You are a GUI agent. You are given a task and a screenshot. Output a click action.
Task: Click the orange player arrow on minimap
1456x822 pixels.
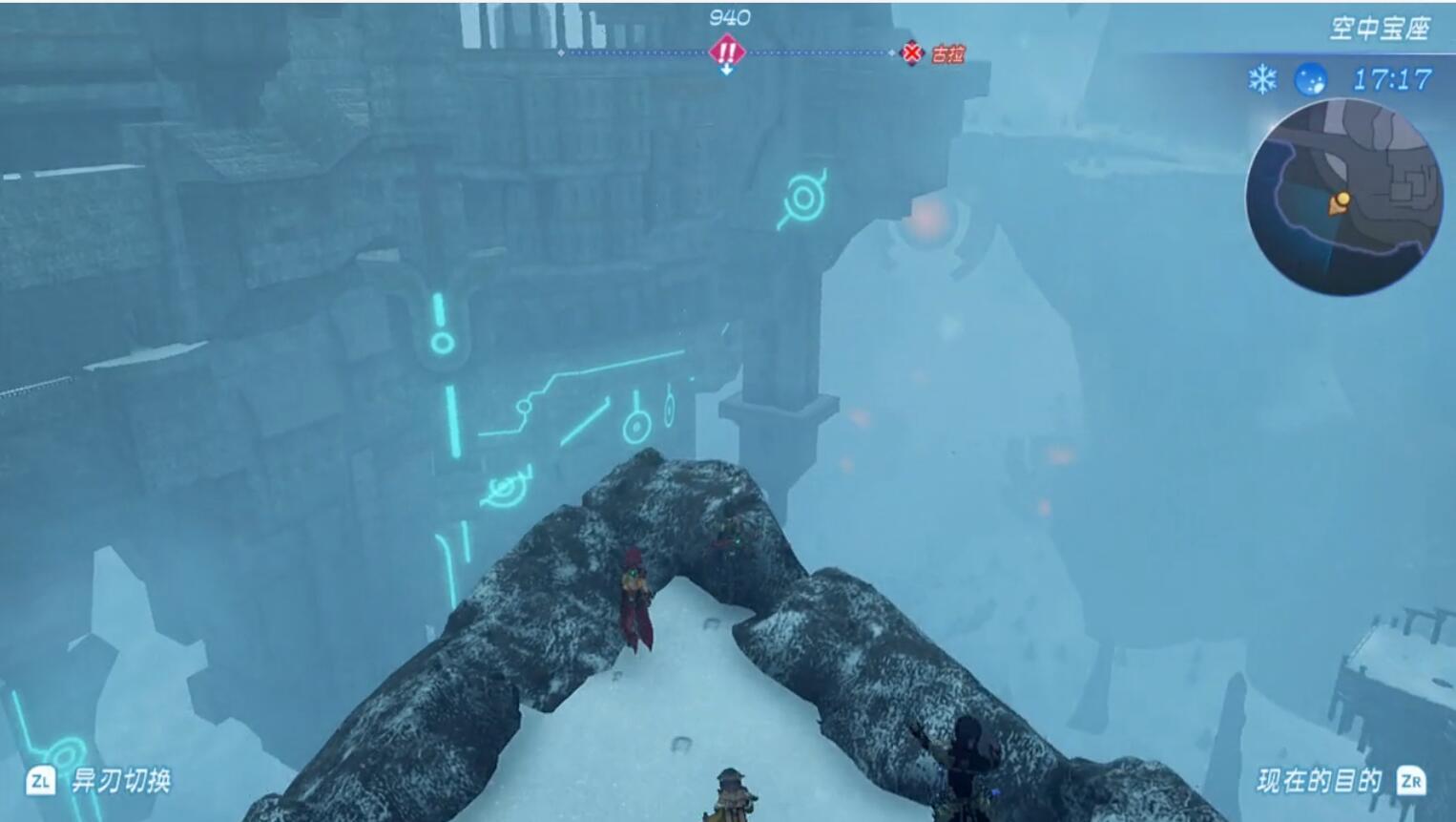coord(1338,203)
